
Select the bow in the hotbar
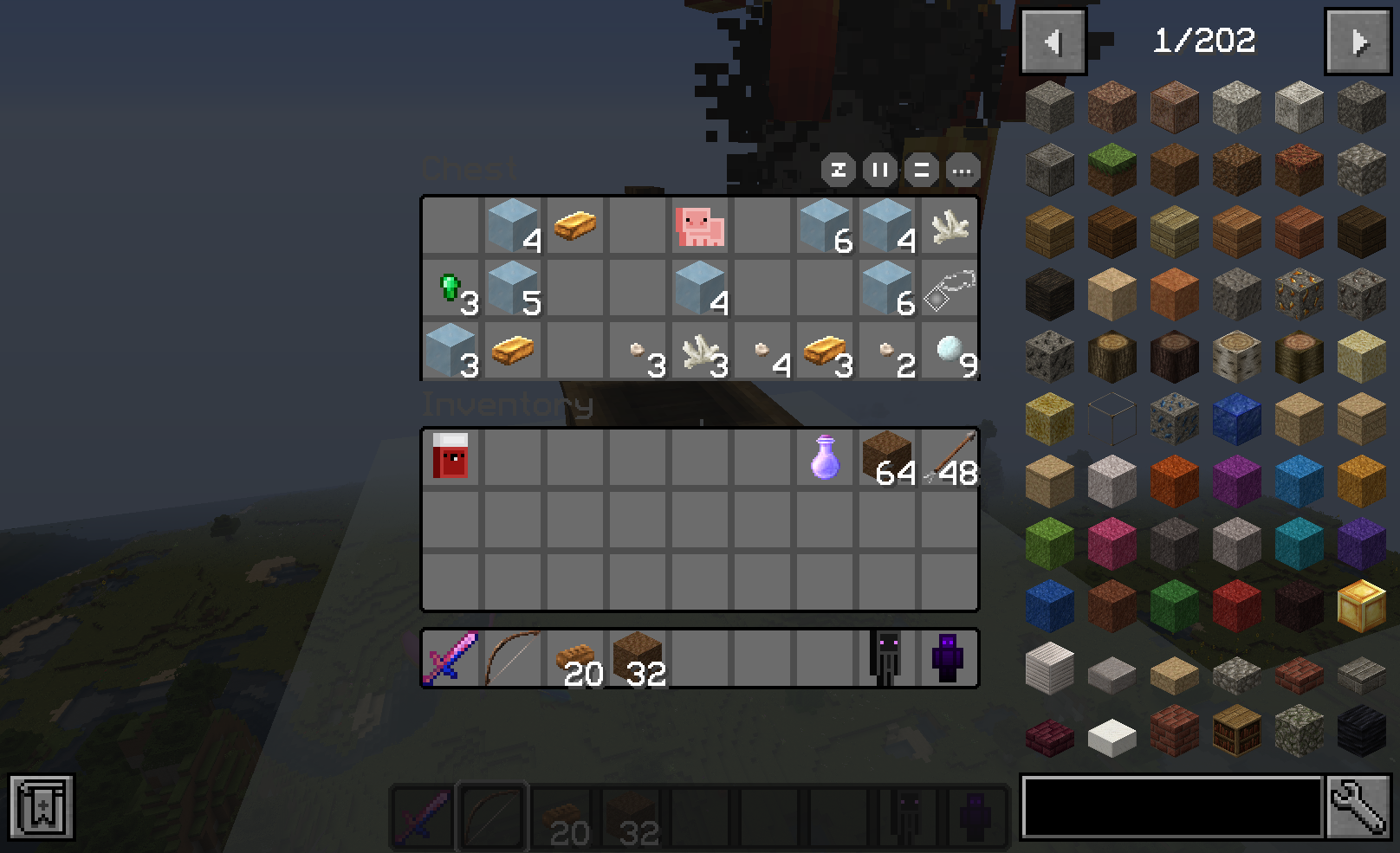click(x=511, y=658)
